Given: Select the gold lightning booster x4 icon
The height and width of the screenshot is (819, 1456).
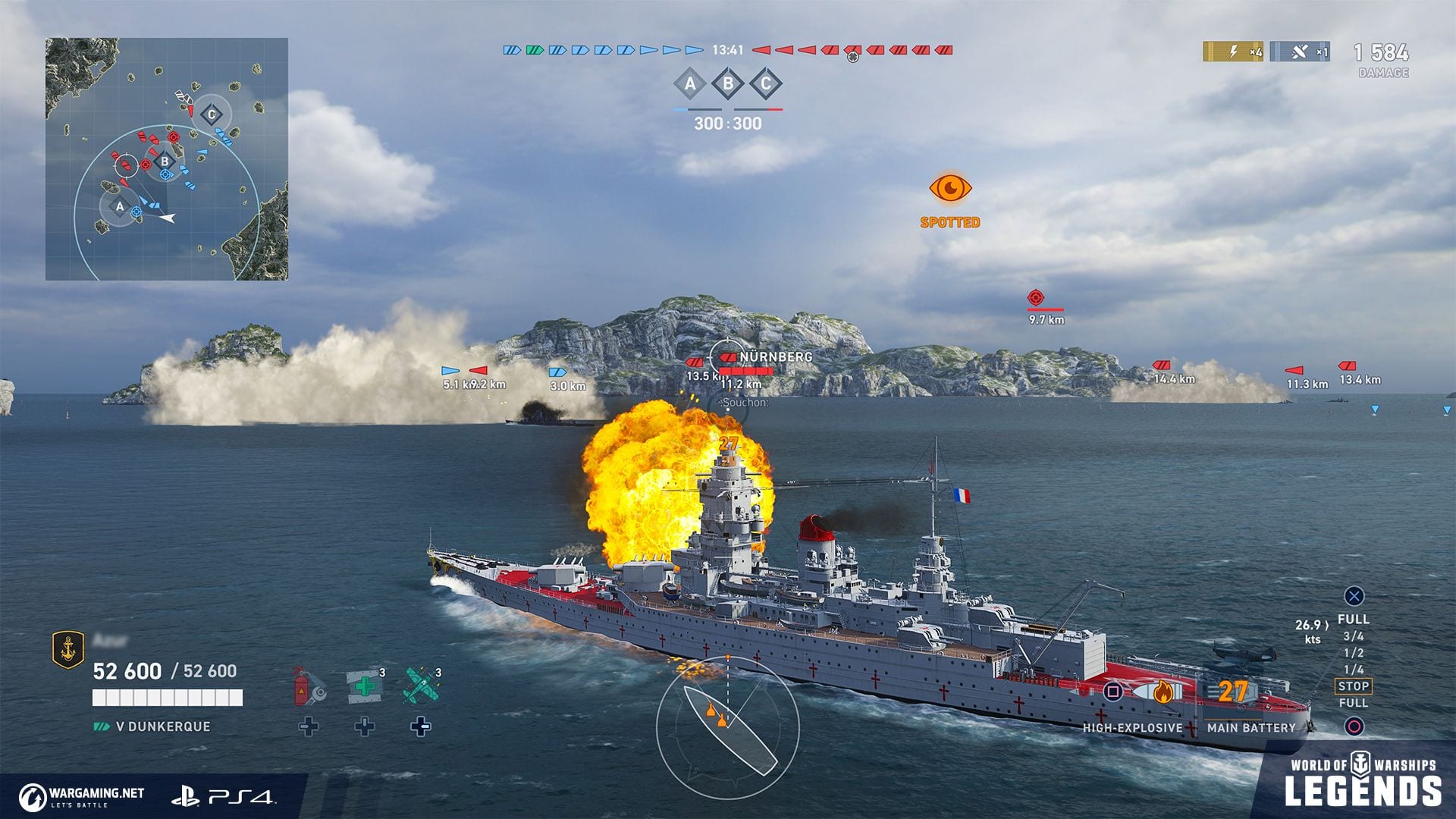Looking at the screenshot, I should tap(1233, 52).
